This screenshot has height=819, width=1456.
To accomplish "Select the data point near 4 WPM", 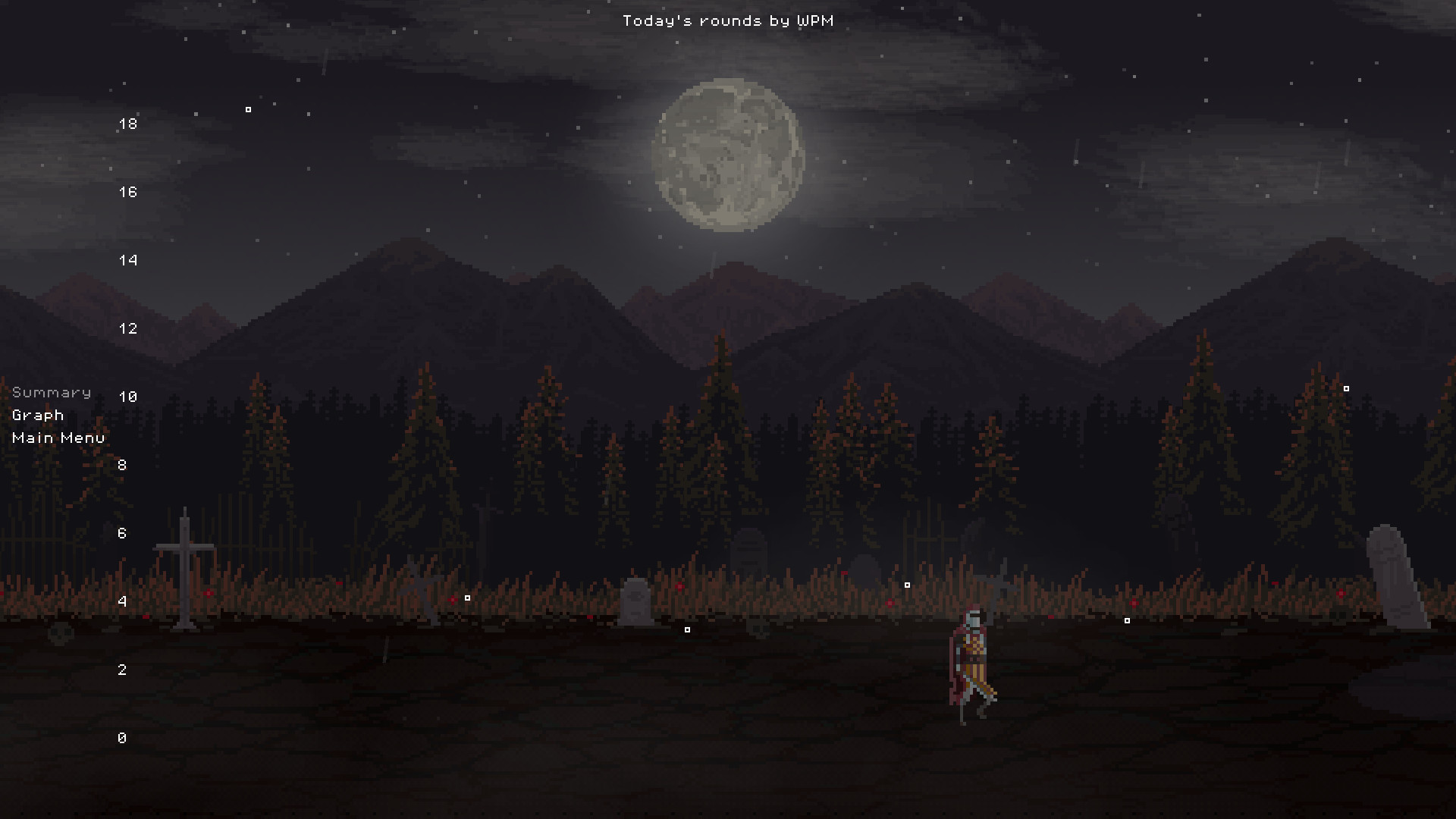I will click(467, 598).
